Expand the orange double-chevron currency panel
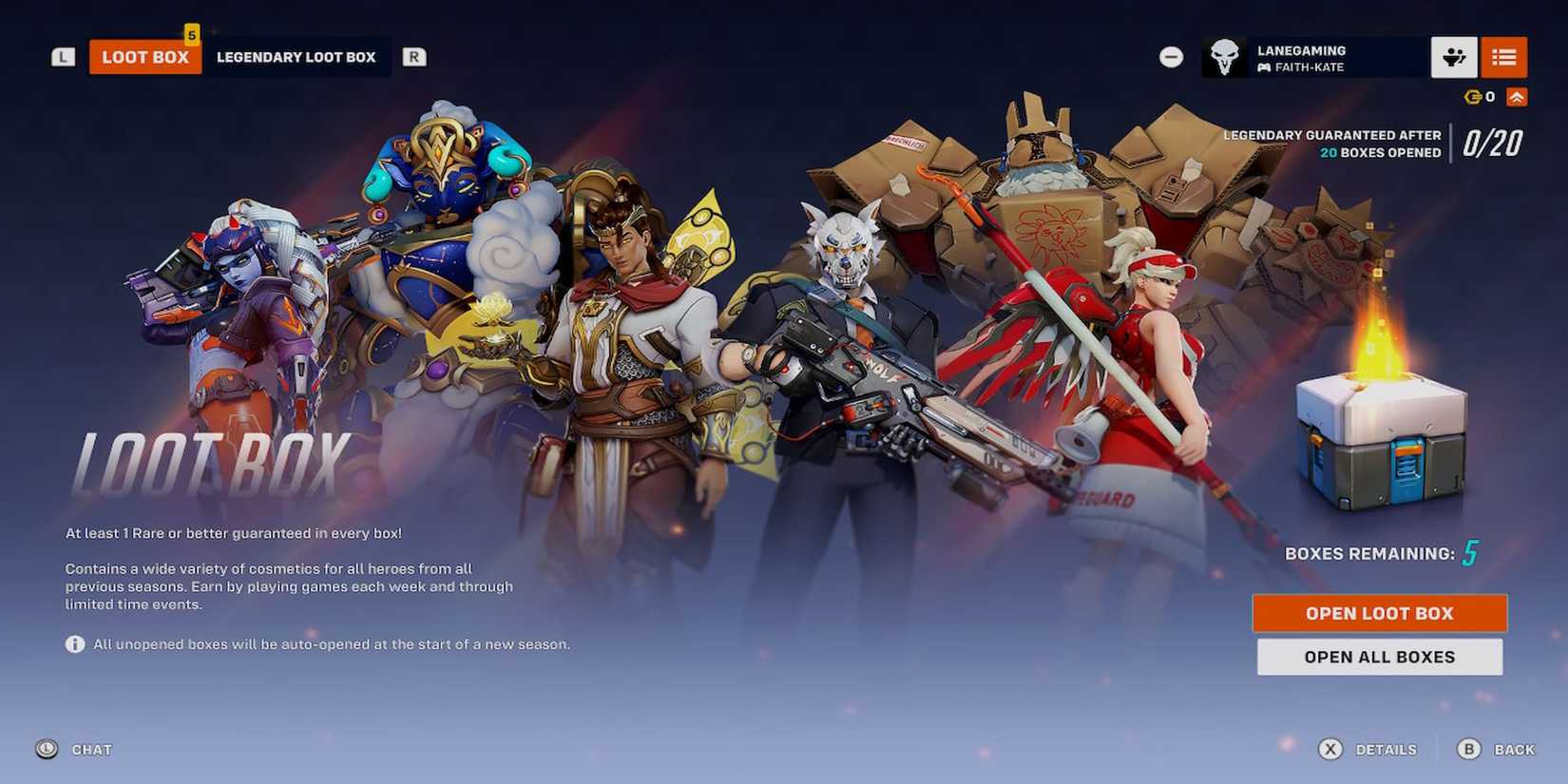The height and width of the screenshot is (784, 1568). point(1516,96)
